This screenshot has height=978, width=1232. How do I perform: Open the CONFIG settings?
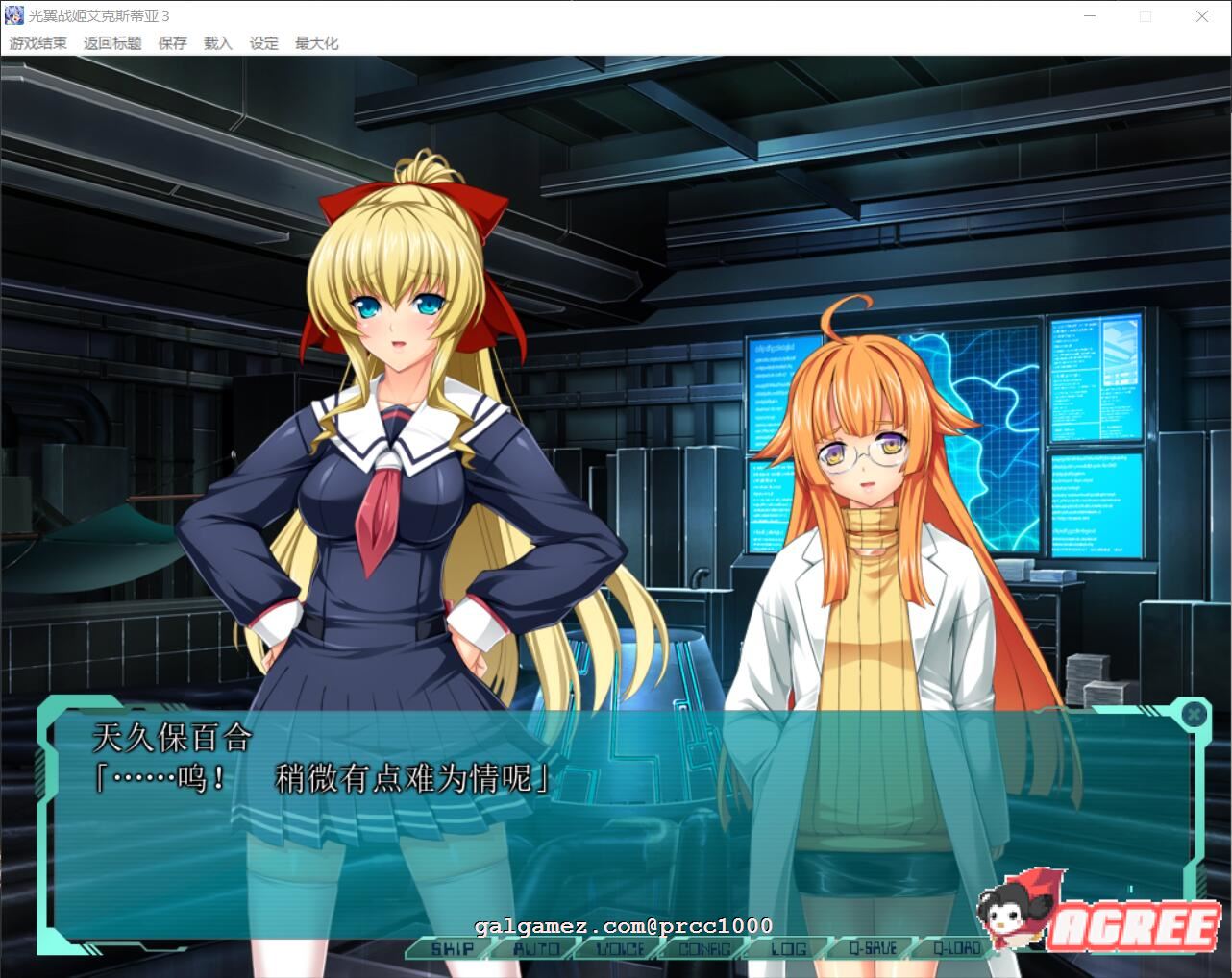(704, 949)
